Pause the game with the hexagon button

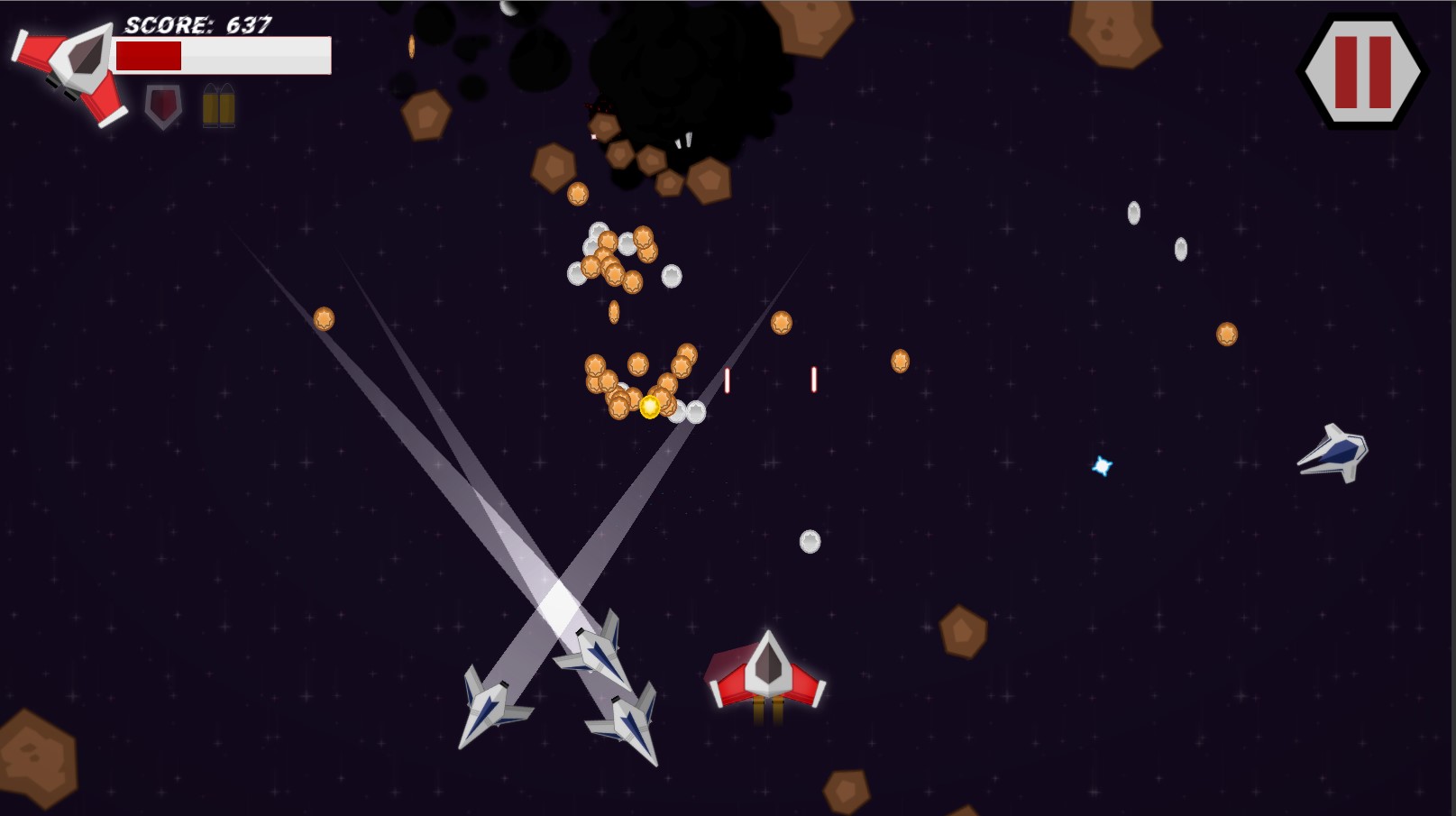coord(1362,71)
